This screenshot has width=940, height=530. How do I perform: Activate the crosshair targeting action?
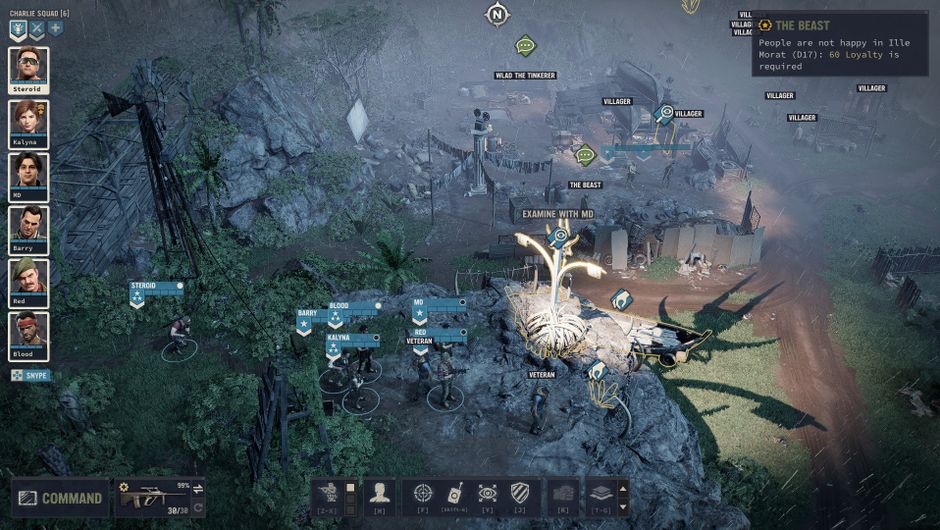(x=423, y=493)
